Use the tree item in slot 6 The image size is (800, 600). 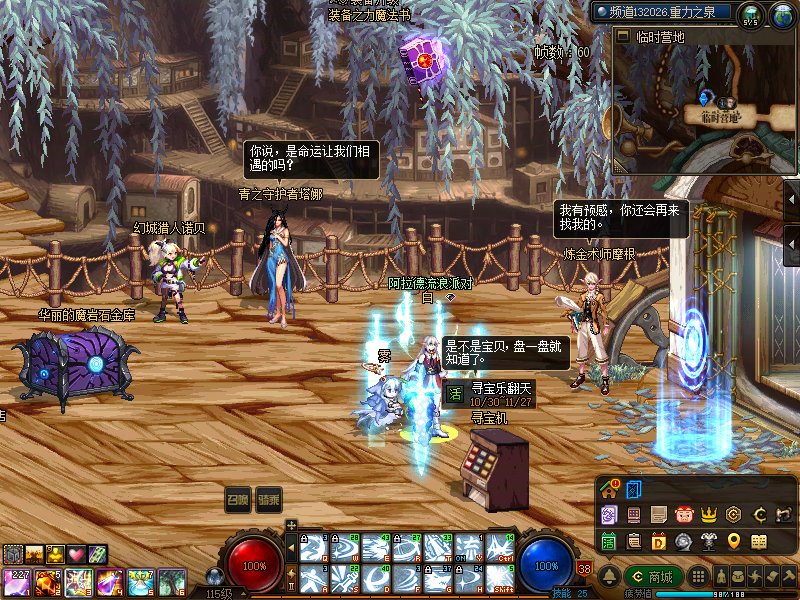(x=171, y=581)
